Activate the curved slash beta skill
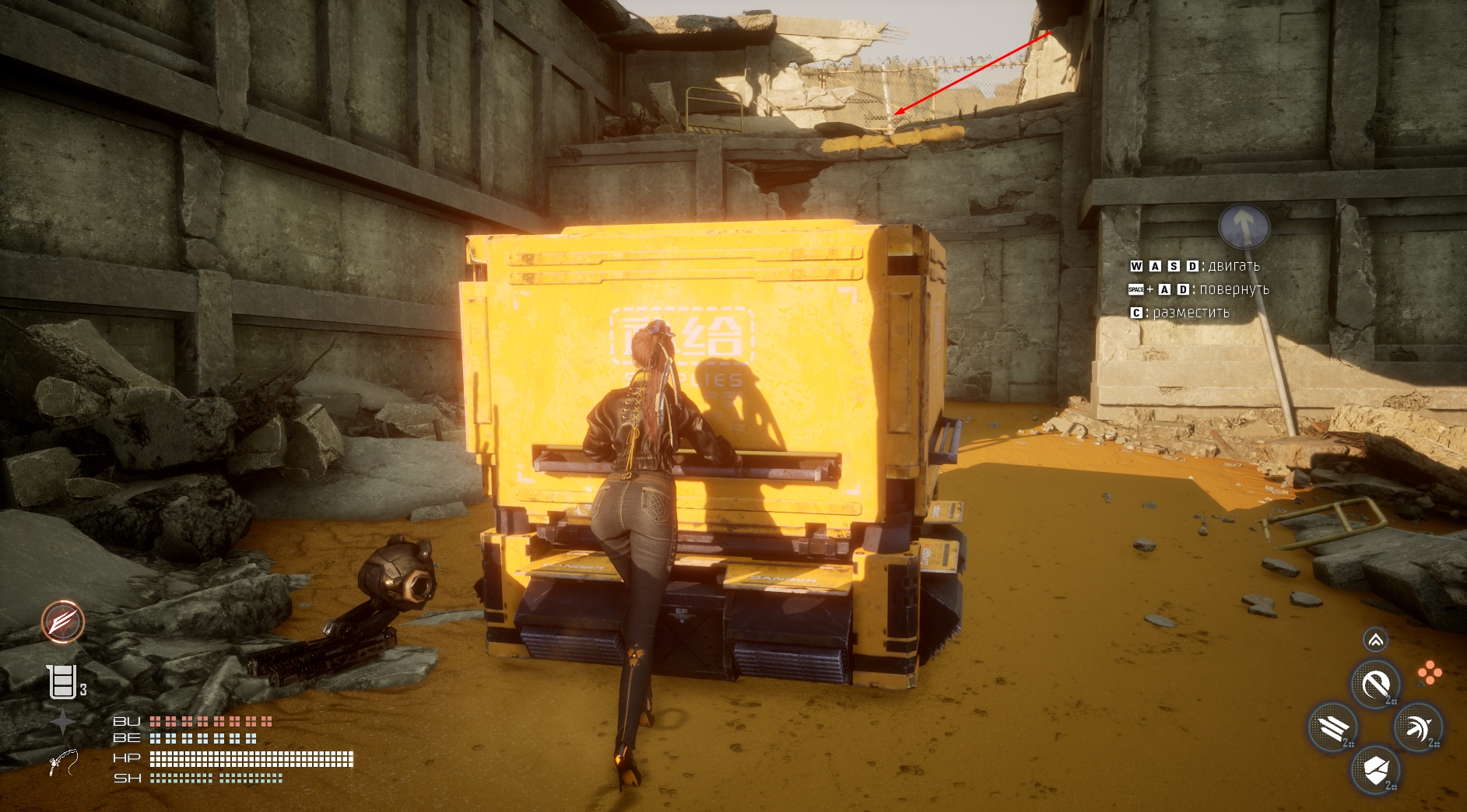 pos(1375,685)
